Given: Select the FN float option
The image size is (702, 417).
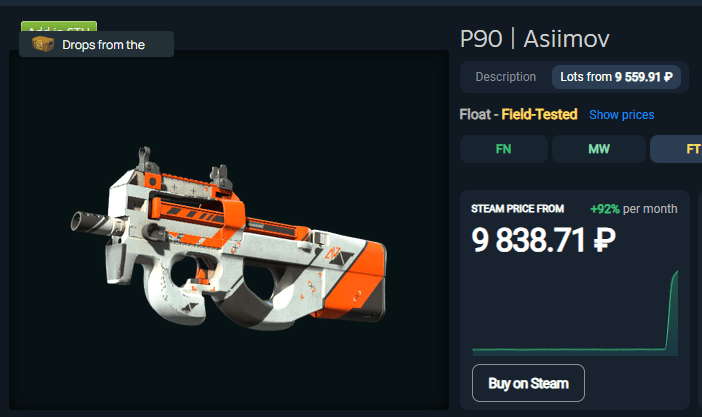Looking at the screenshot, I should tap(503, 149).
